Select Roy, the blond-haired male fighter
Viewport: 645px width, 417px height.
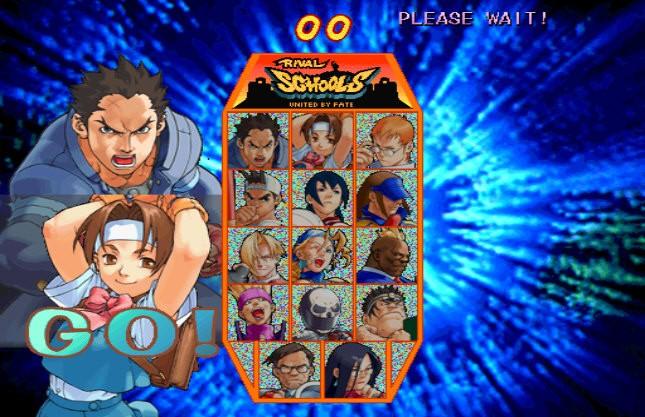258,255
